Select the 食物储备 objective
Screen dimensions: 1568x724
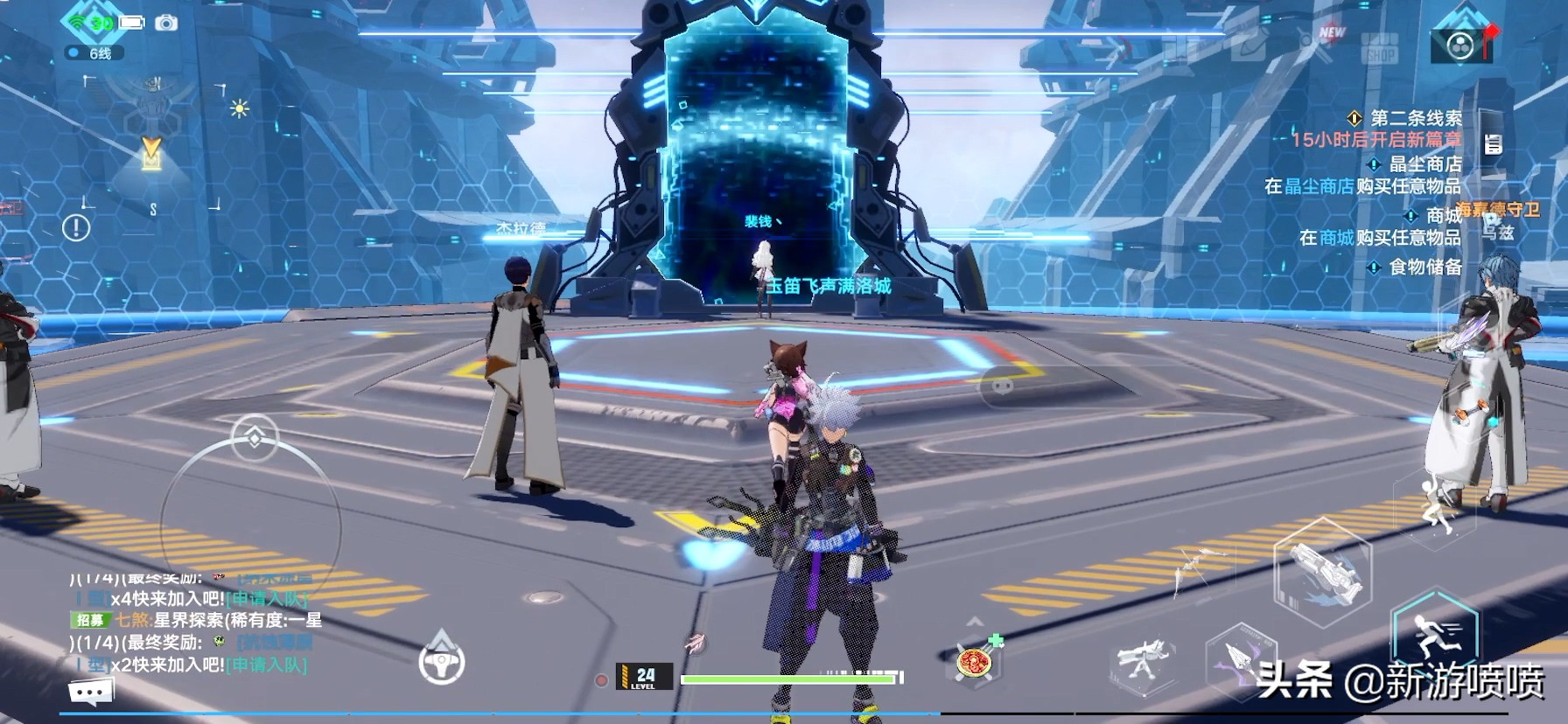click(x=1424, y=267)
